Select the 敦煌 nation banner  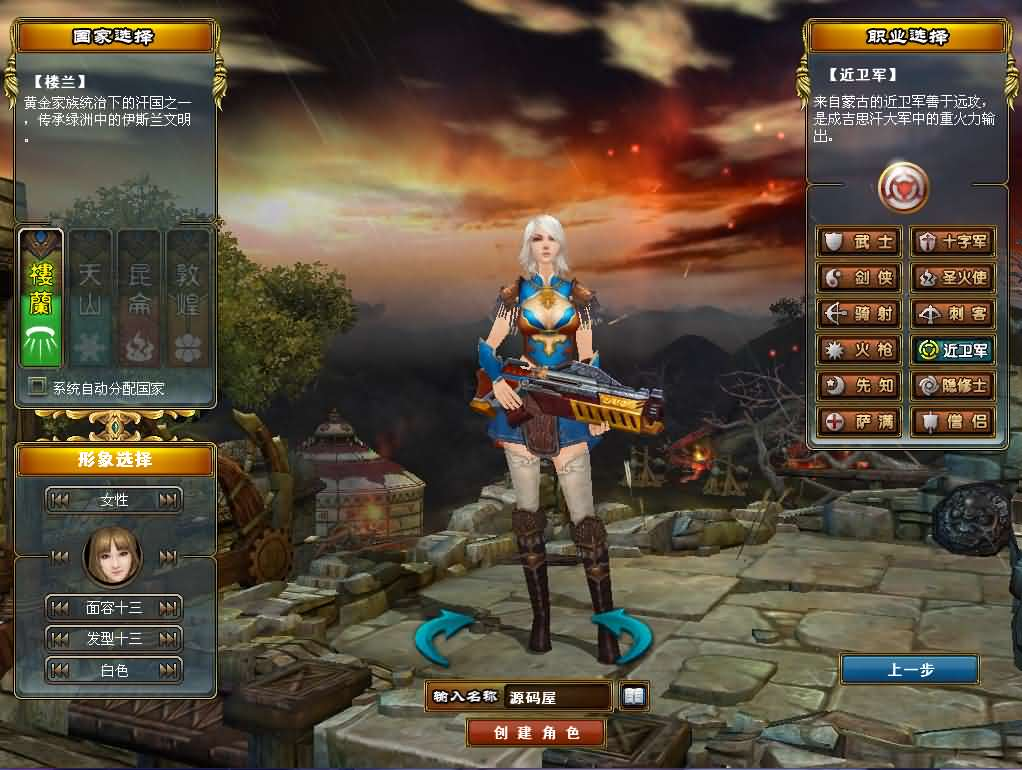pos(188,298)
